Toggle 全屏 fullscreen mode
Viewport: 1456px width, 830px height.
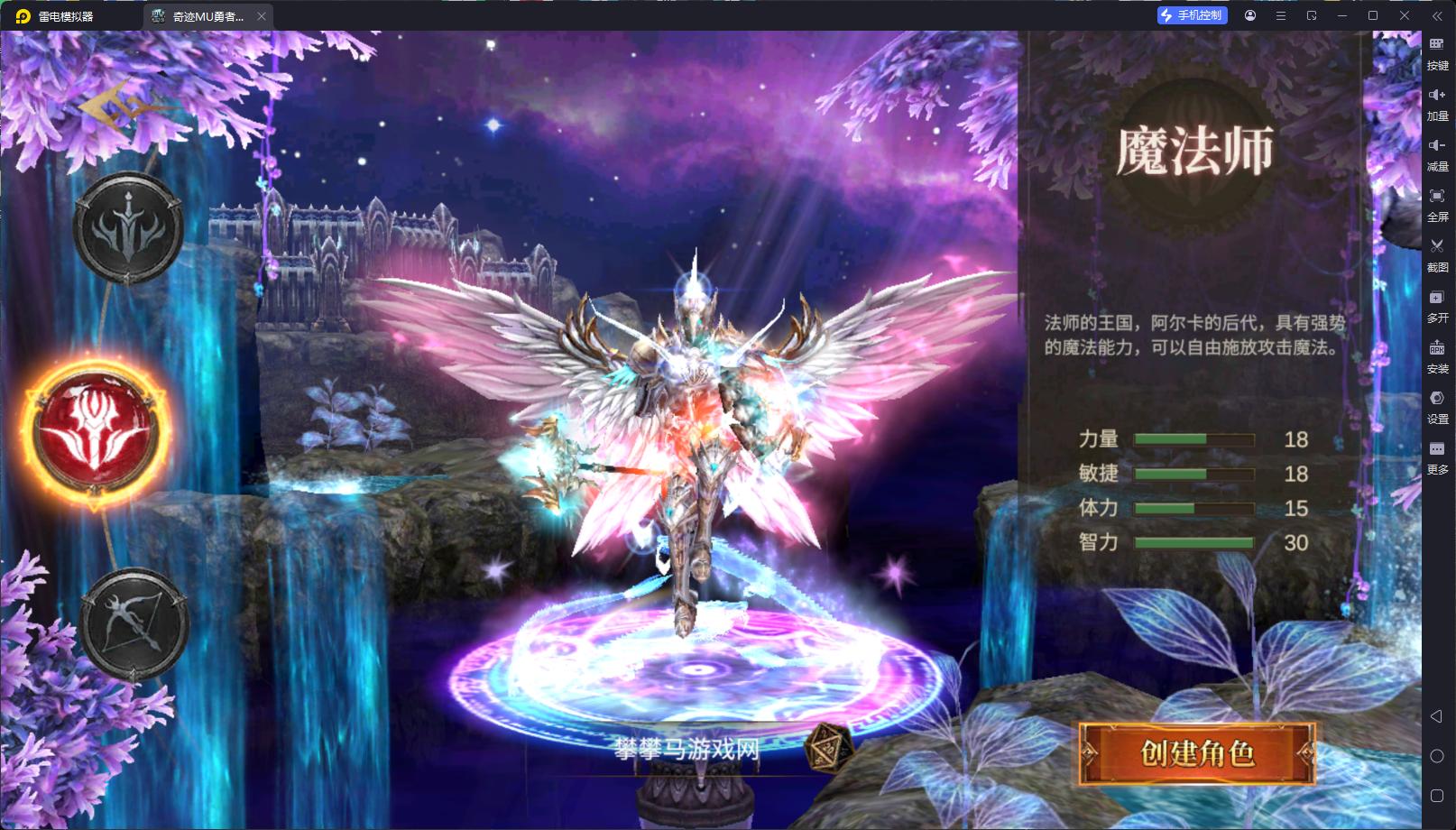pos(1437,204)
